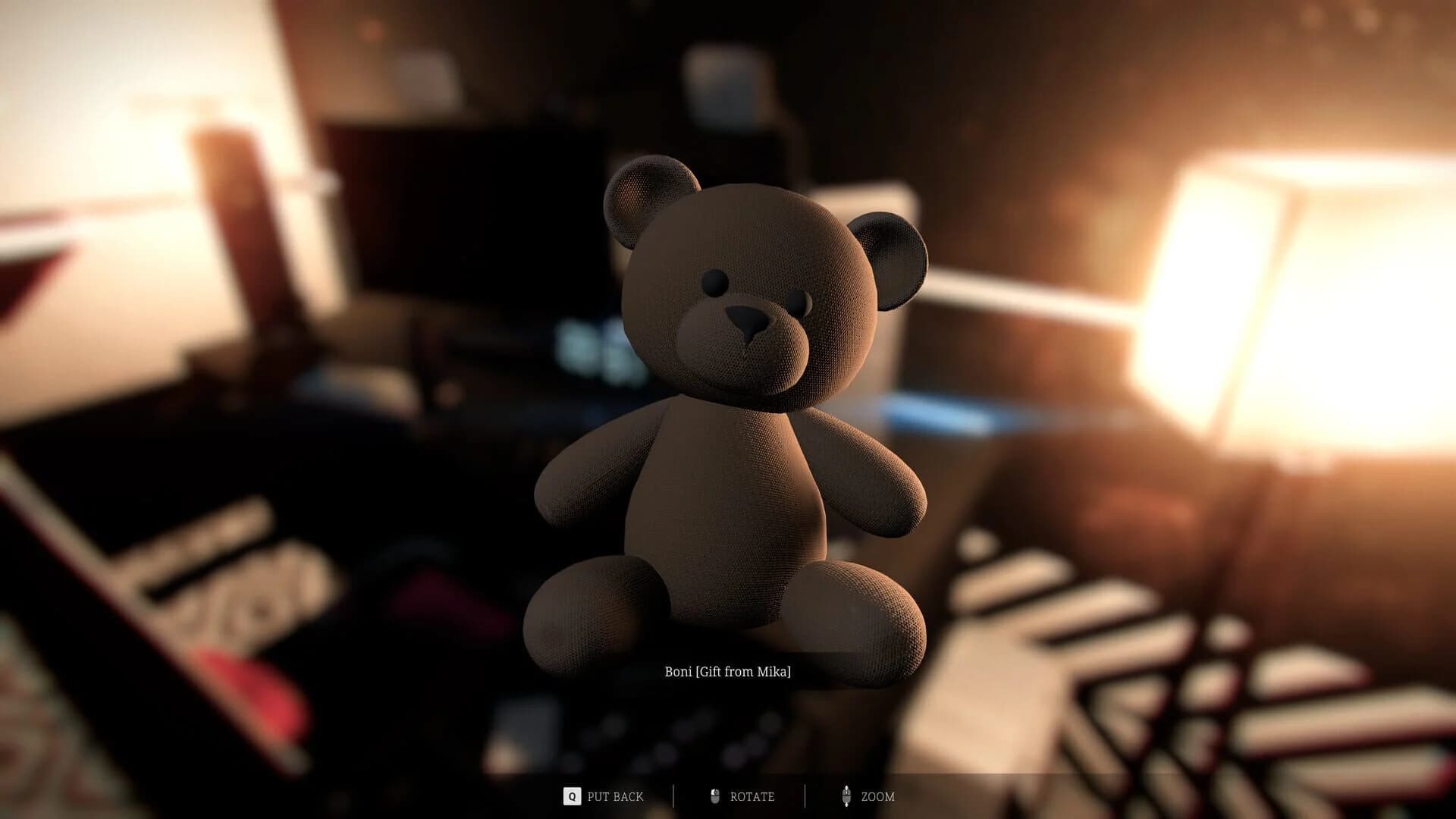Activate the PUT BACK action
Viewport: 1456px width, 819px height.
[x=615, y=797]
